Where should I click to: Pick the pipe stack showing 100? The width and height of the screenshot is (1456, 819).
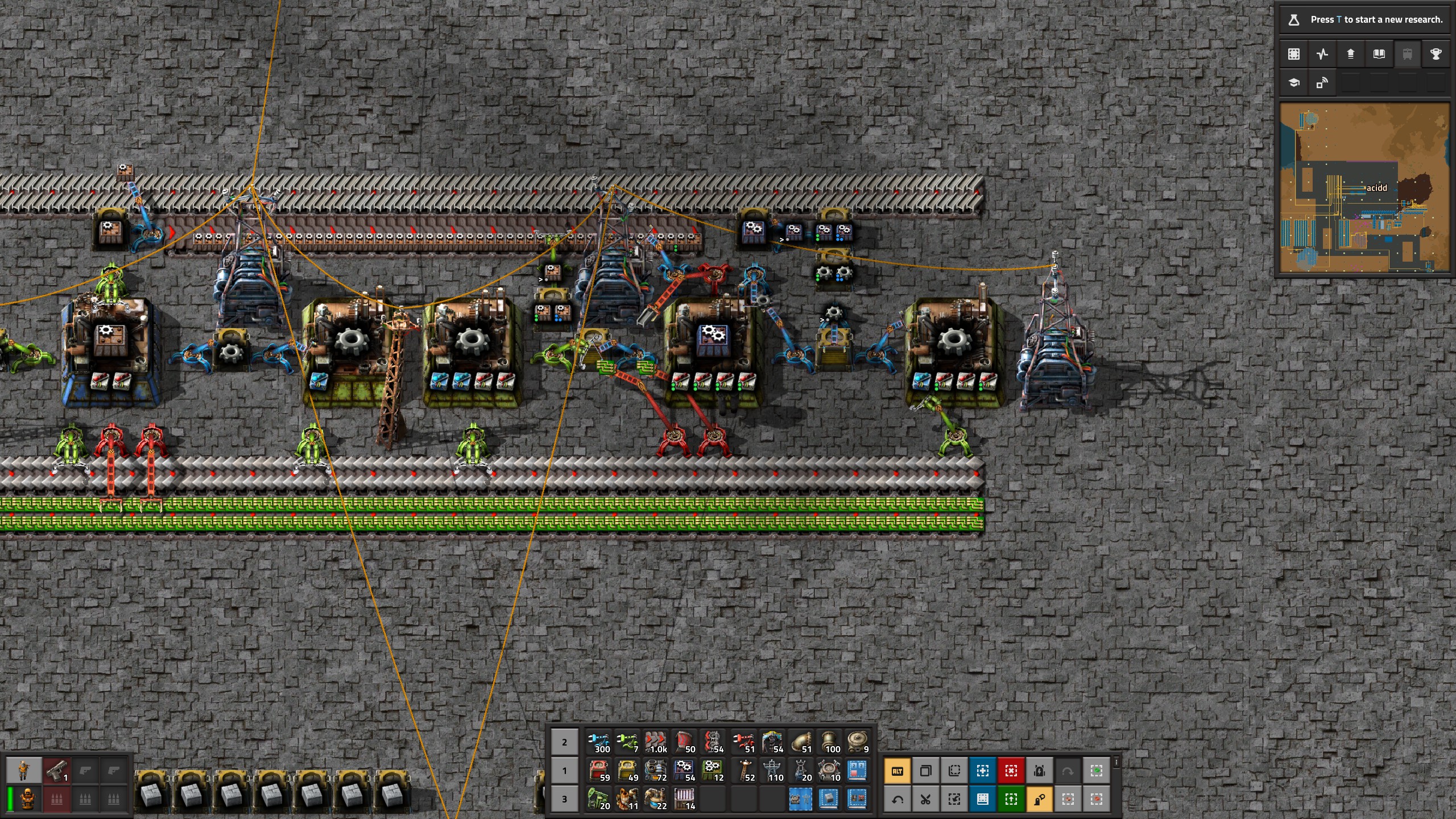point(829,742)
